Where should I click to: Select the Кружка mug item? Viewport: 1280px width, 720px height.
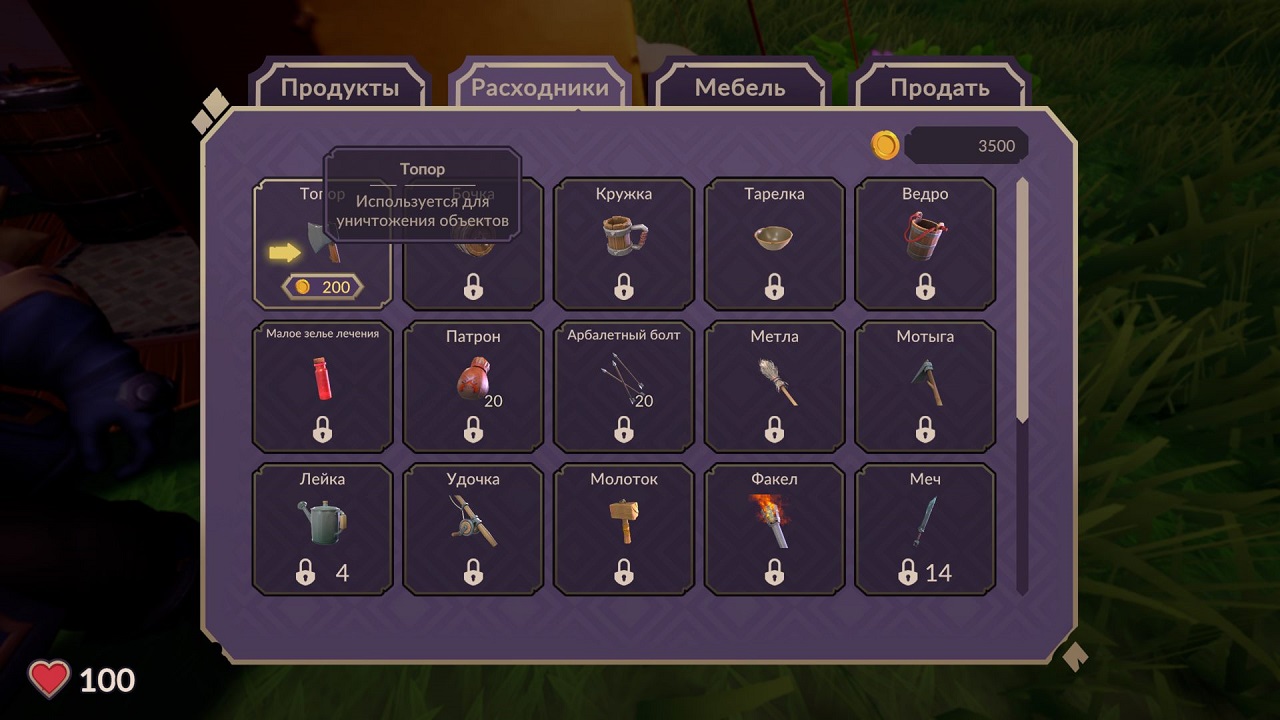[x=624, y=244]
